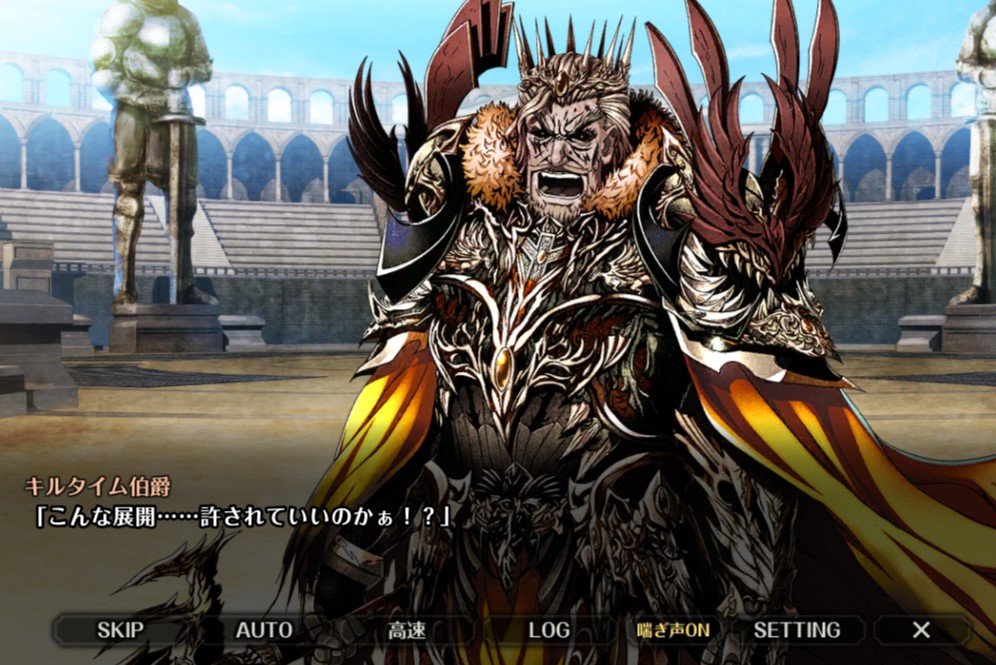The image size is (996, 665).
Task: Activate the 高速 fast-forward button
Action: (x=407, y=630)
